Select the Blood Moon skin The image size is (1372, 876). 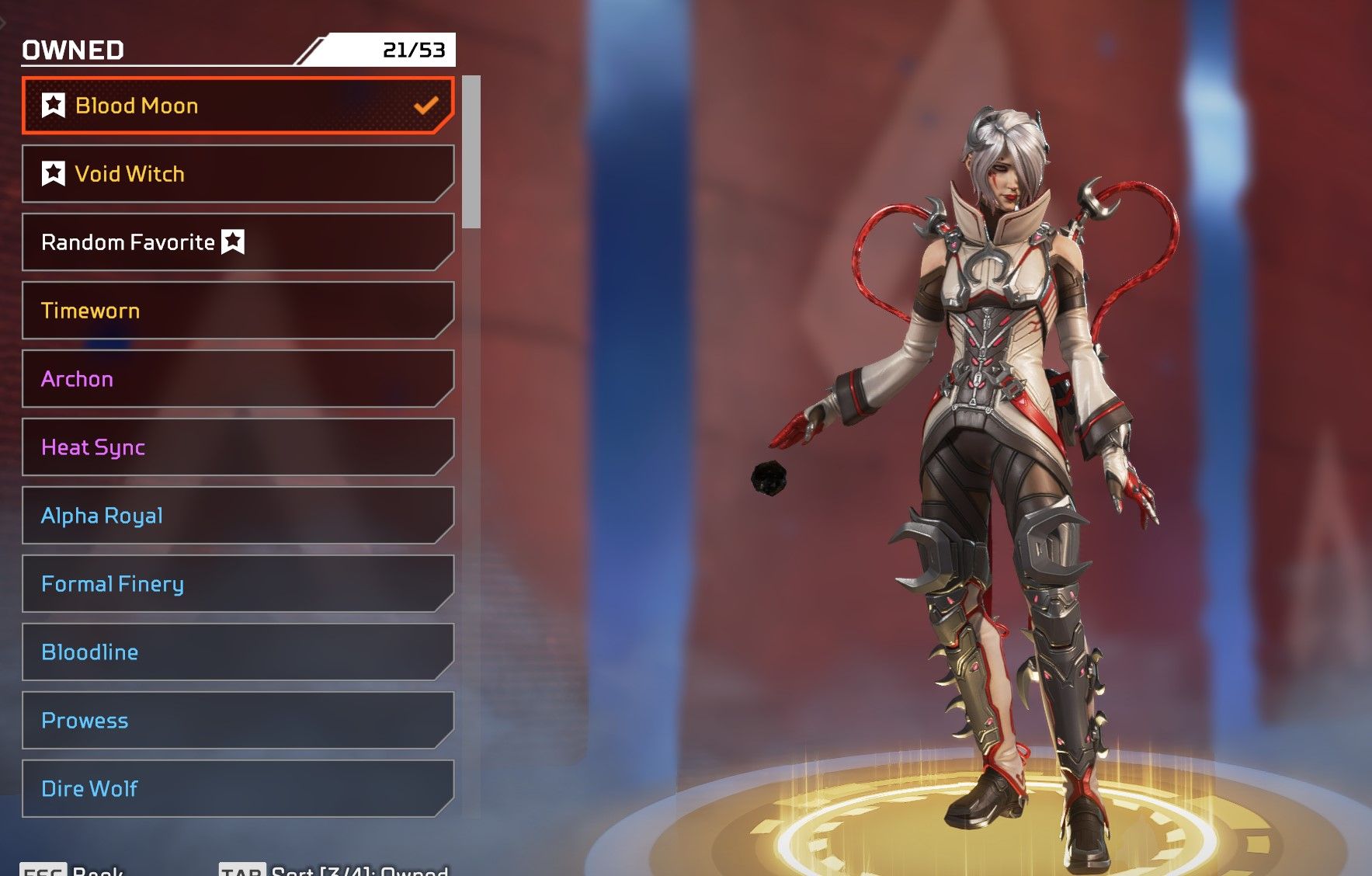pos(237,106)
